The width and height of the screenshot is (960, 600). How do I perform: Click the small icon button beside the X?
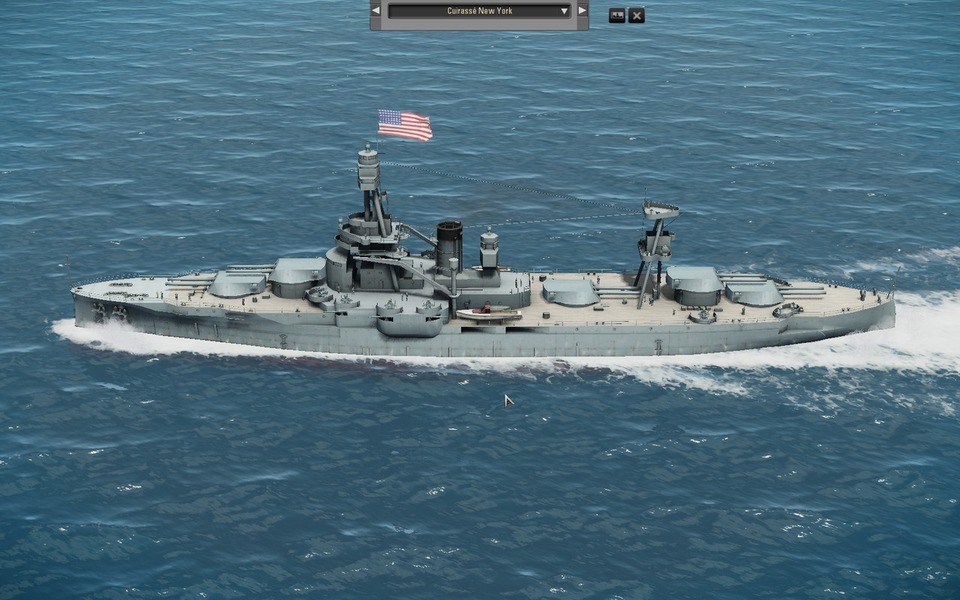pyautogui.click(x=617, y=15)
